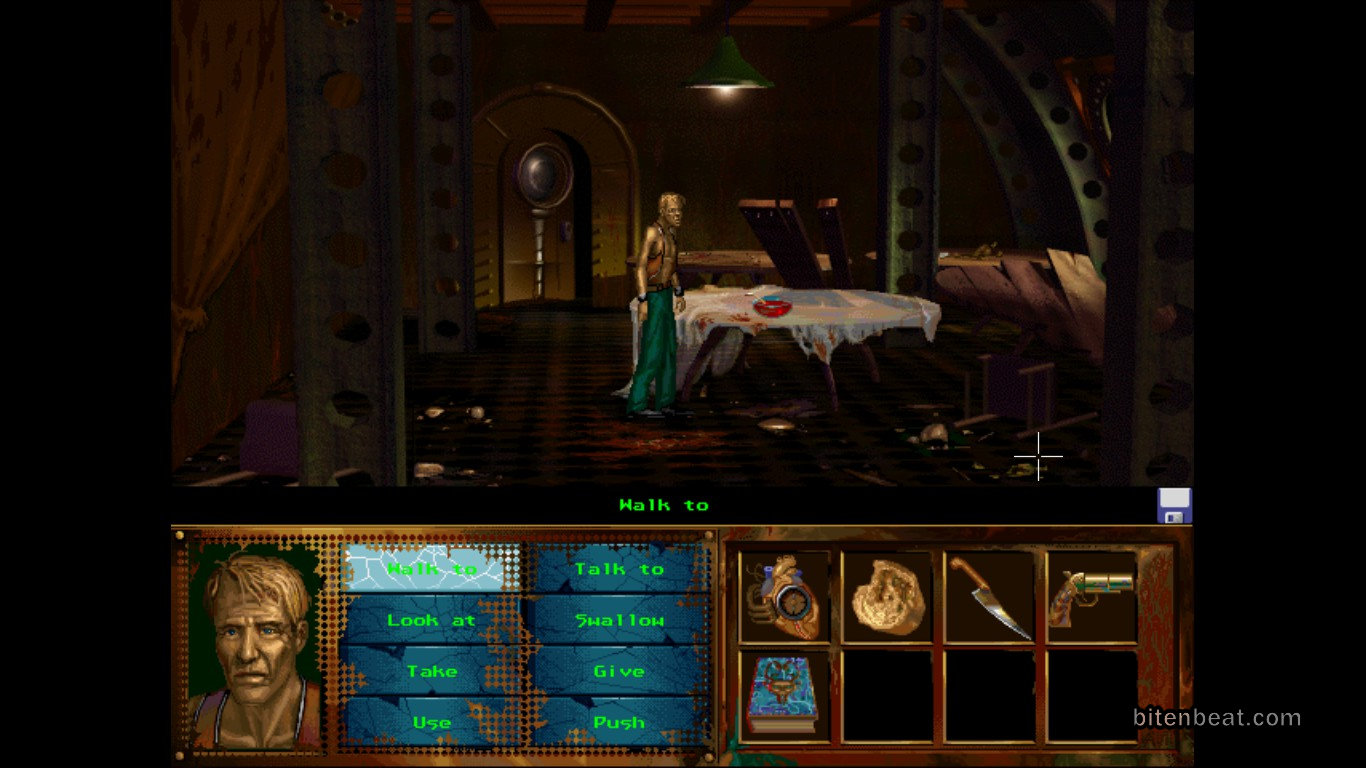Click the character portrait
This screenshot has height=768, width=1366.
(x=255, y=645)
